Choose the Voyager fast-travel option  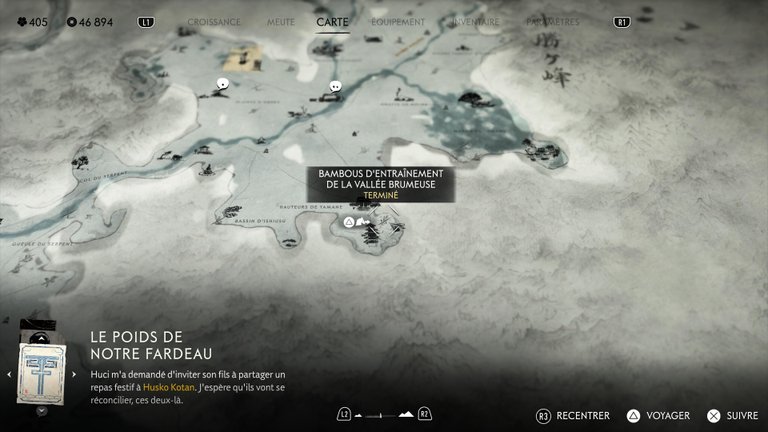coord(659,415)
